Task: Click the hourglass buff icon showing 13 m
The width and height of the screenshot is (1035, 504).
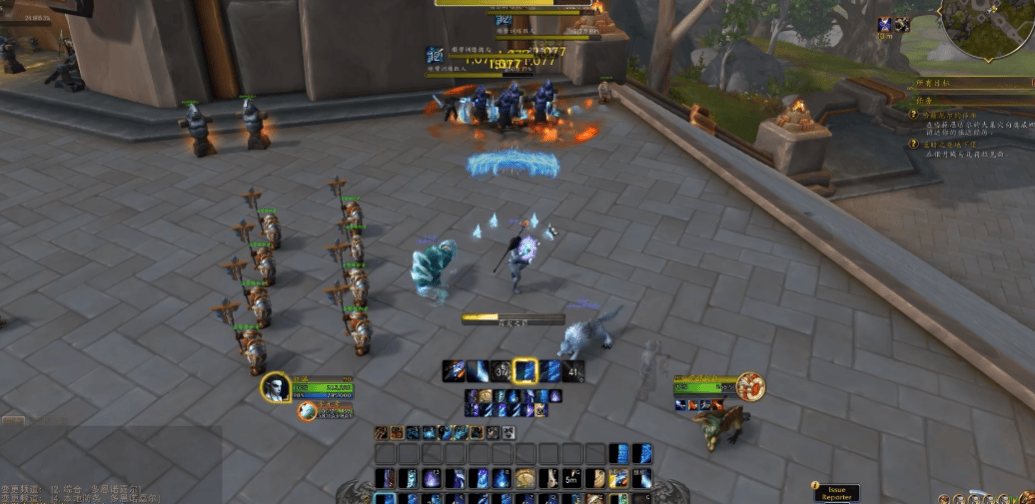Action: tap(885, 25)
